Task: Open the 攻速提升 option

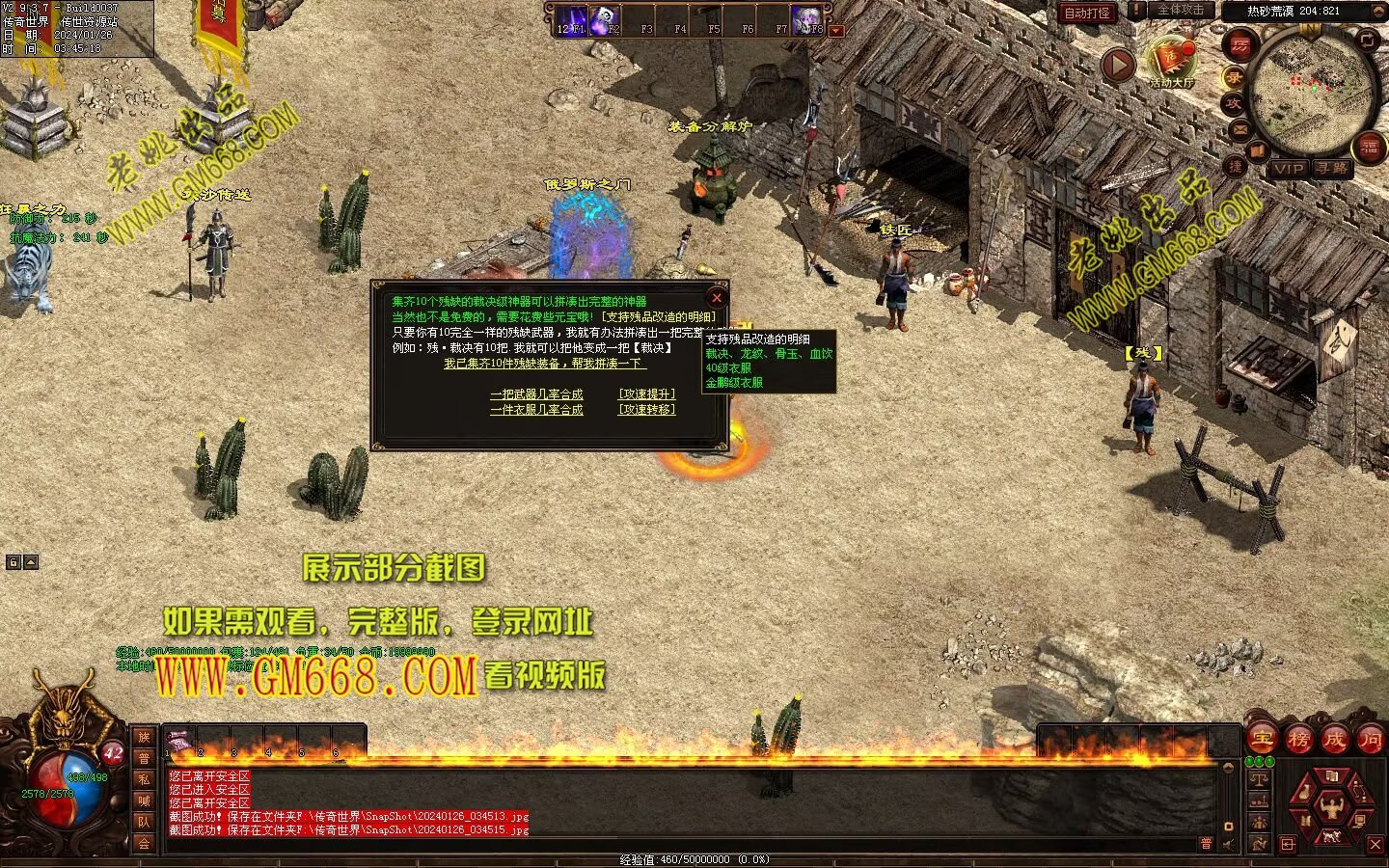Action: click(x=646, y=394)
